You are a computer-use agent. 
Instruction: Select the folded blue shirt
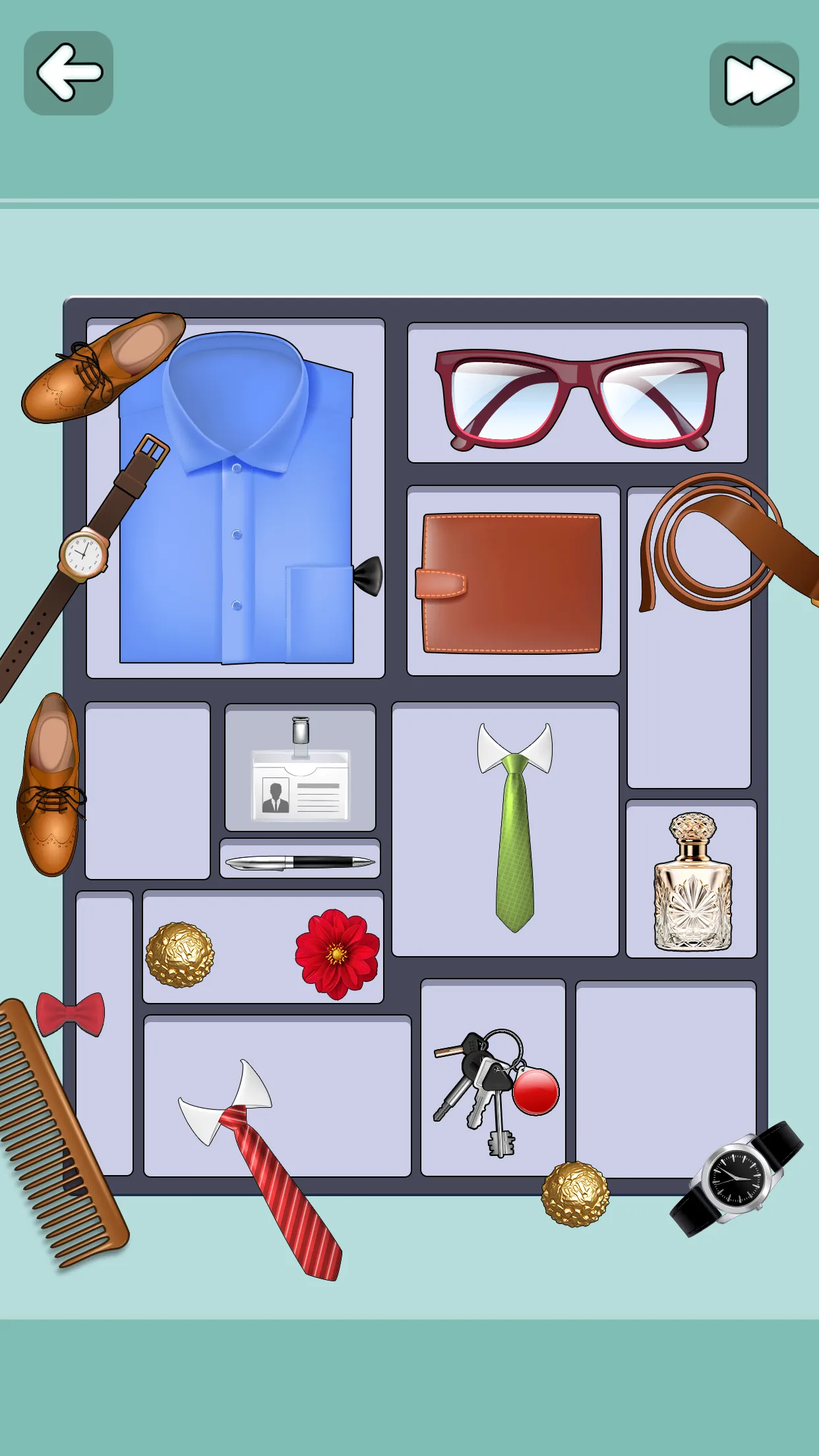pos(236,514)
